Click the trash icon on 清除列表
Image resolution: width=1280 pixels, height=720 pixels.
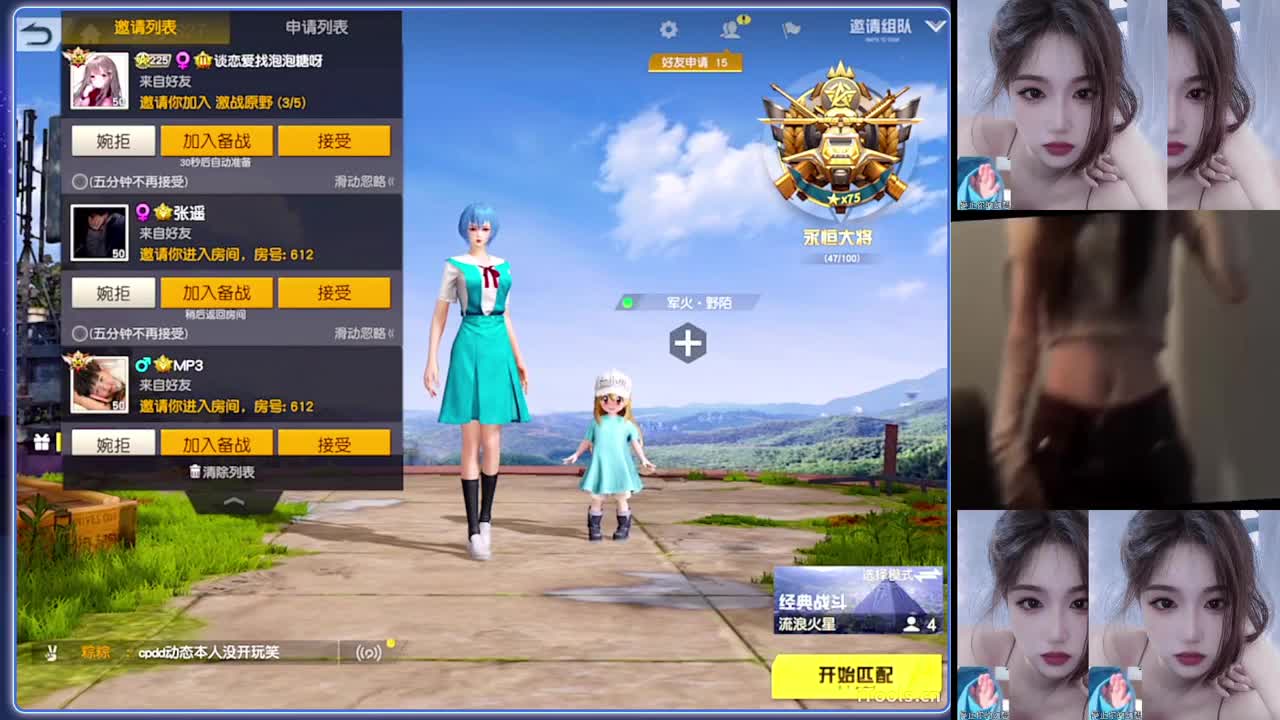195,471
